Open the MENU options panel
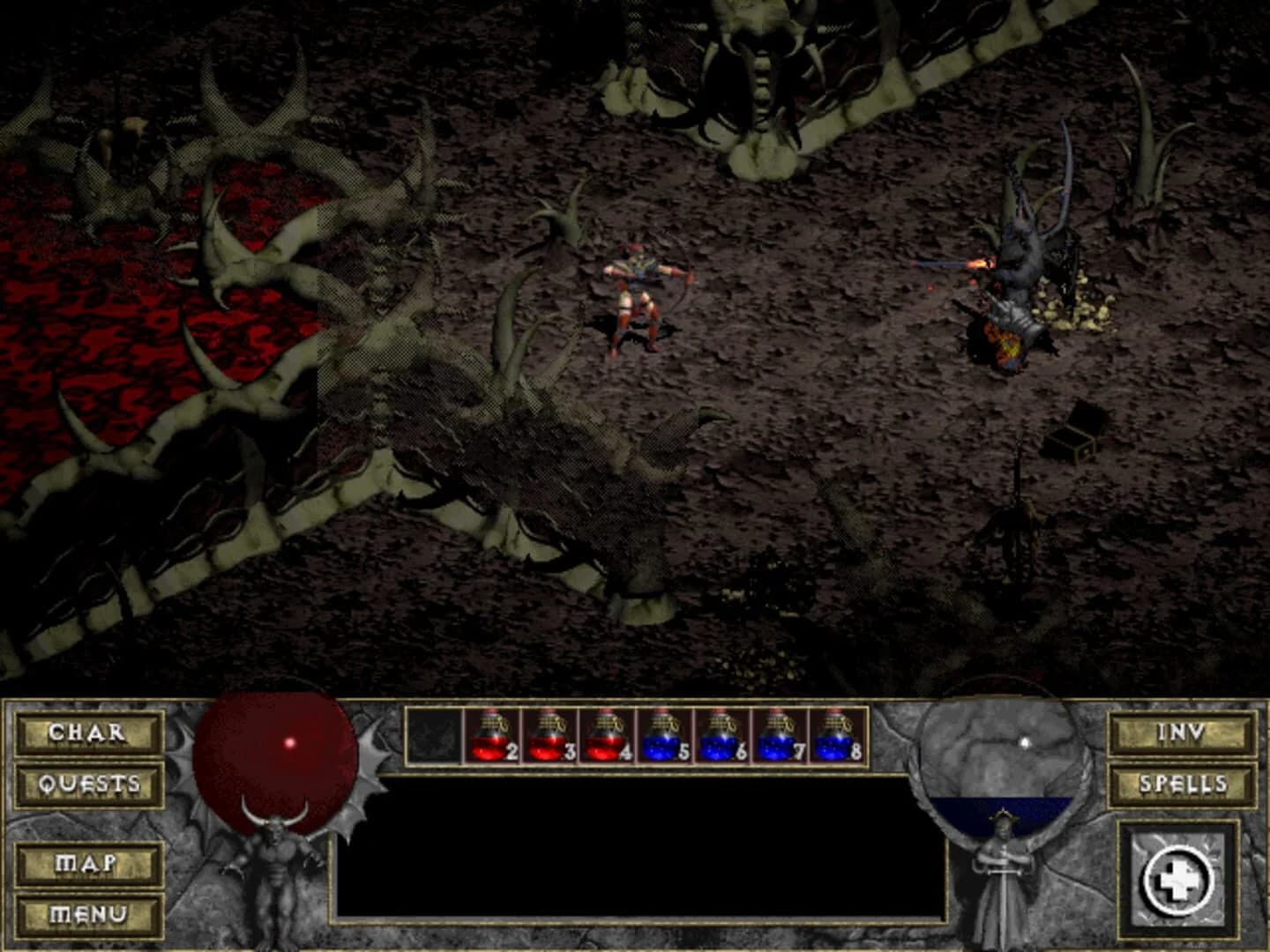This screenshot has height=952, width=1270. coord(86,915)
